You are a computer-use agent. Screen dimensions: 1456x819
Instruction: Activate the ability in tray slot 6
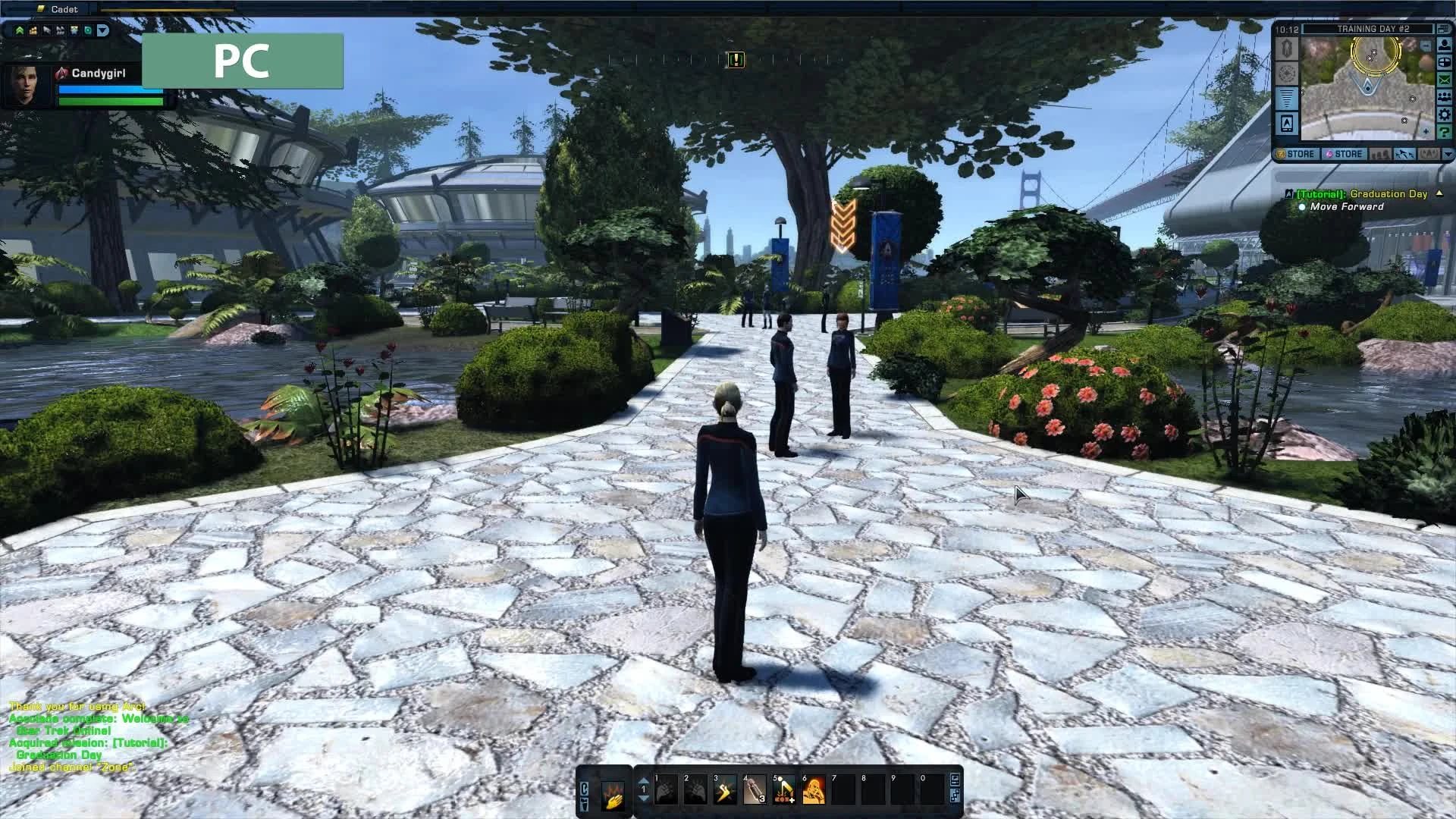tap(814, 789)
